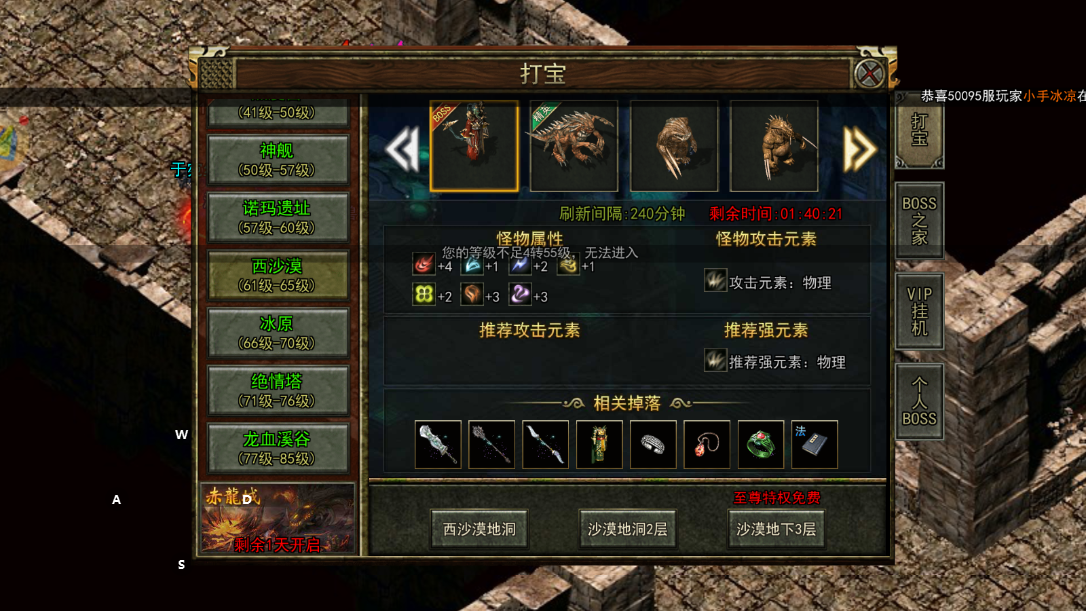Select the red BOSS monster portrait
The width and height of the screenshot is (1086, 611).
point(474,146)
